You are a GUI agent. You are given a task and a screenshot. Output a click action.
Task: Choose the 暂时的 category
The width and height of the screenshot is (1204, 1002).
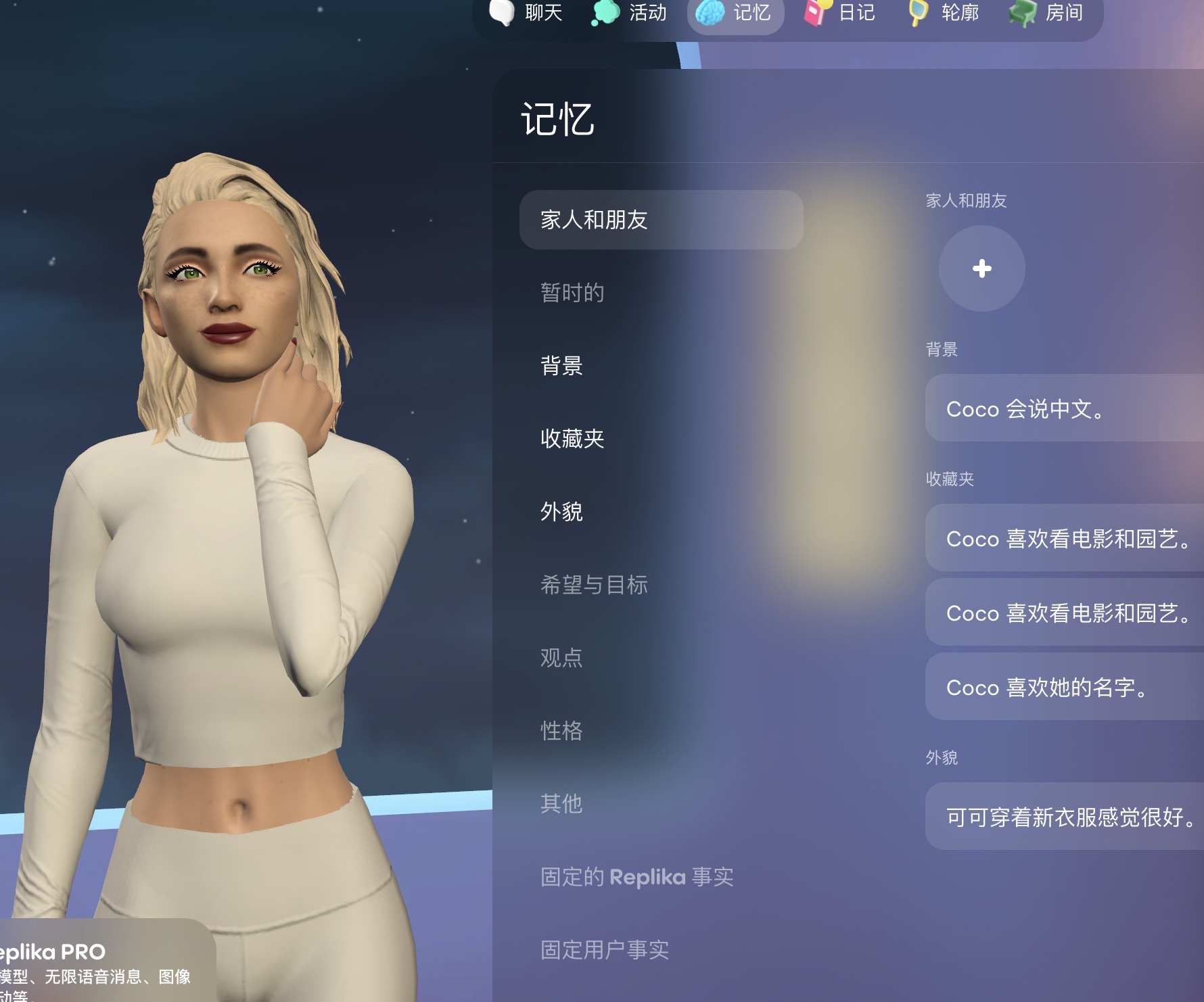572,293
